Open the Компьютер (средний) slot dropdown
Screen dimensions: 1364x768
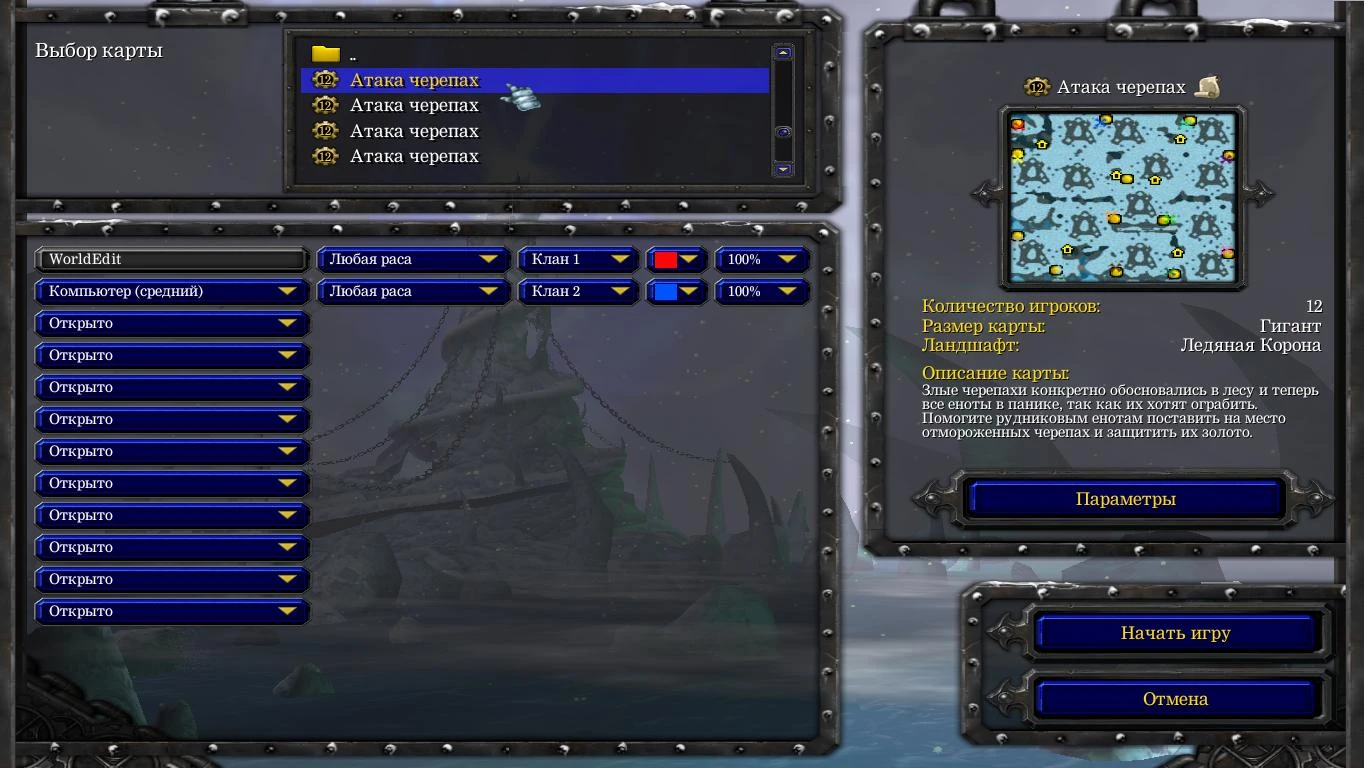[x=171, y=291]
